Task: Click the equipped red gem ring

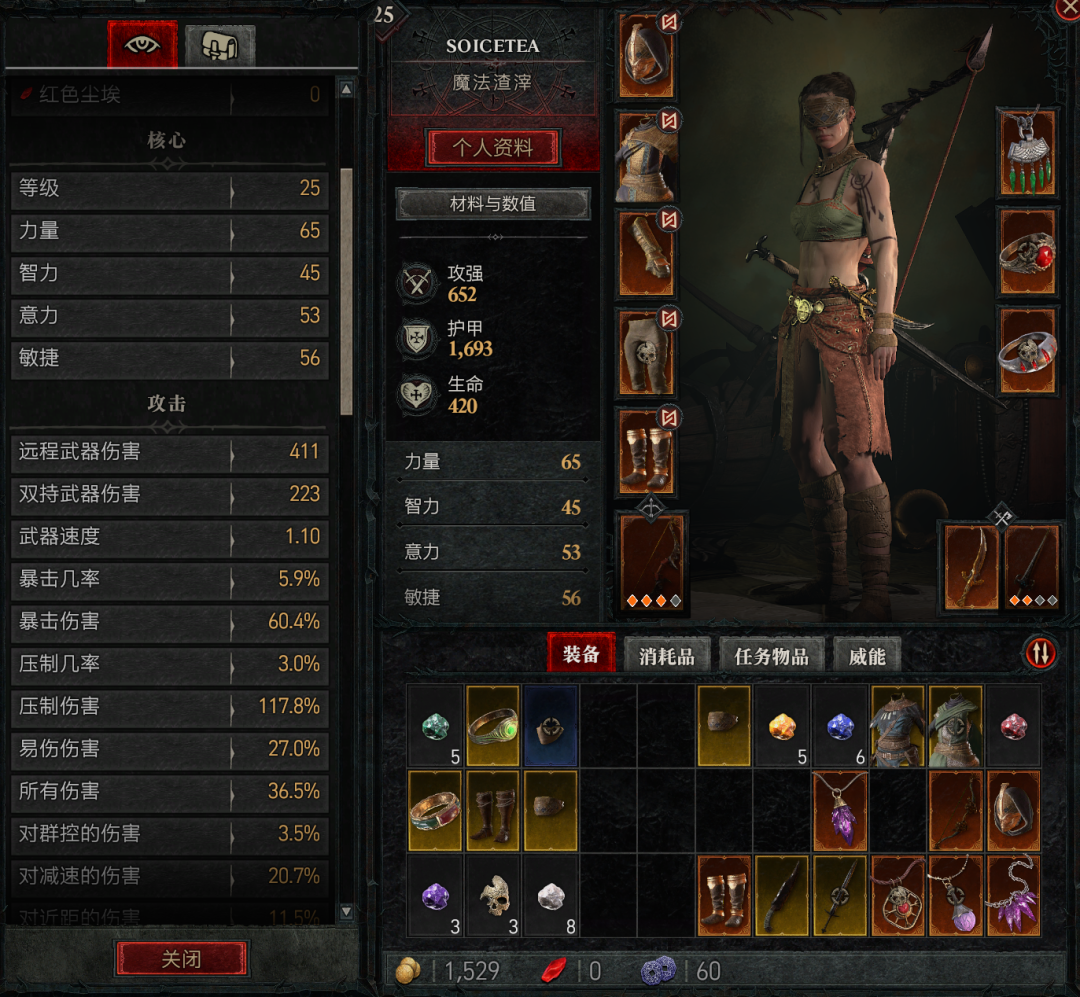Action: [x=1027, y=252]
